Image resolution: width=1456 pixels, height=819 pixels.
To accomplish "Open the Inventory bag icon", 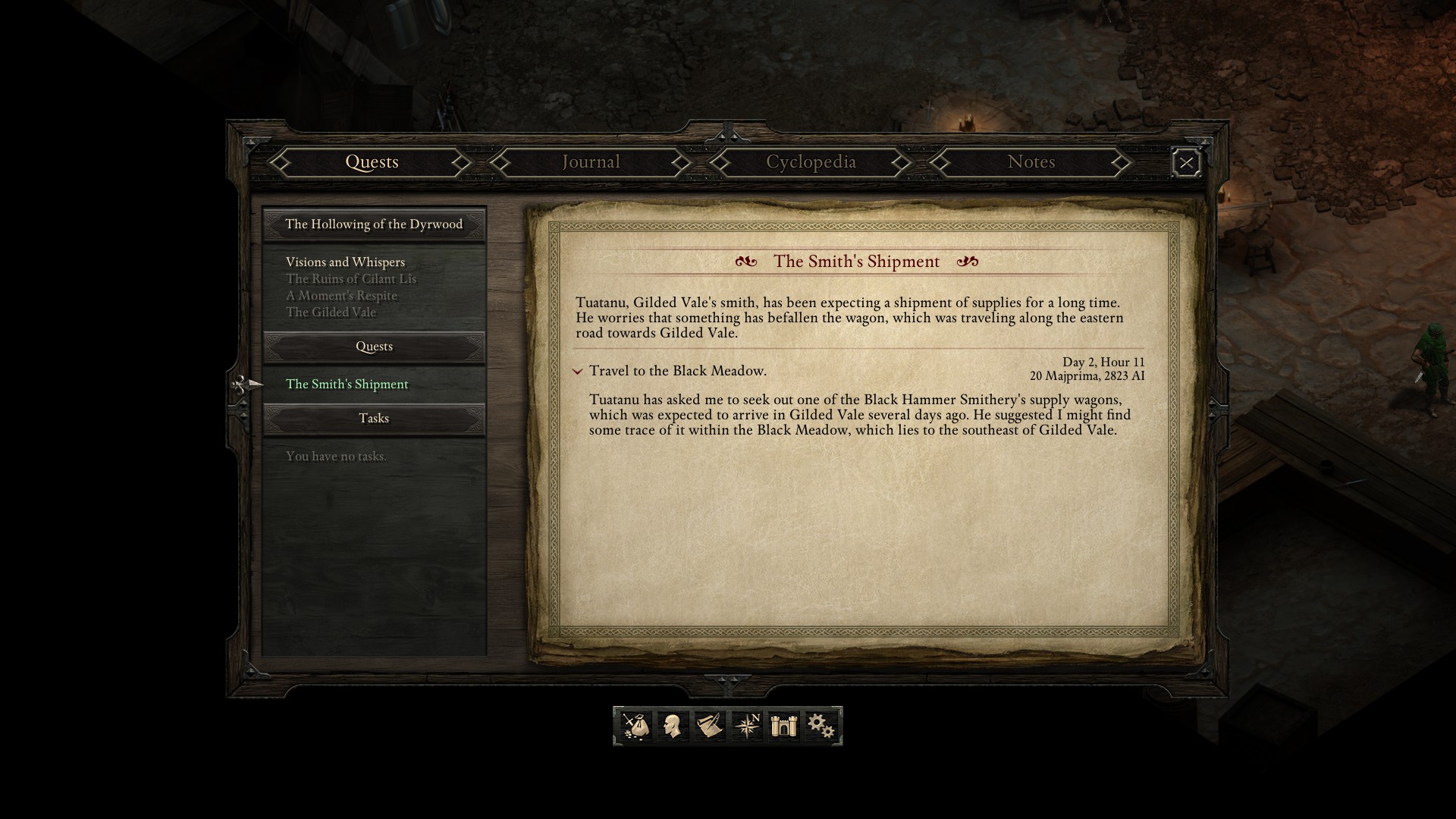I will (x=637, y=726).
